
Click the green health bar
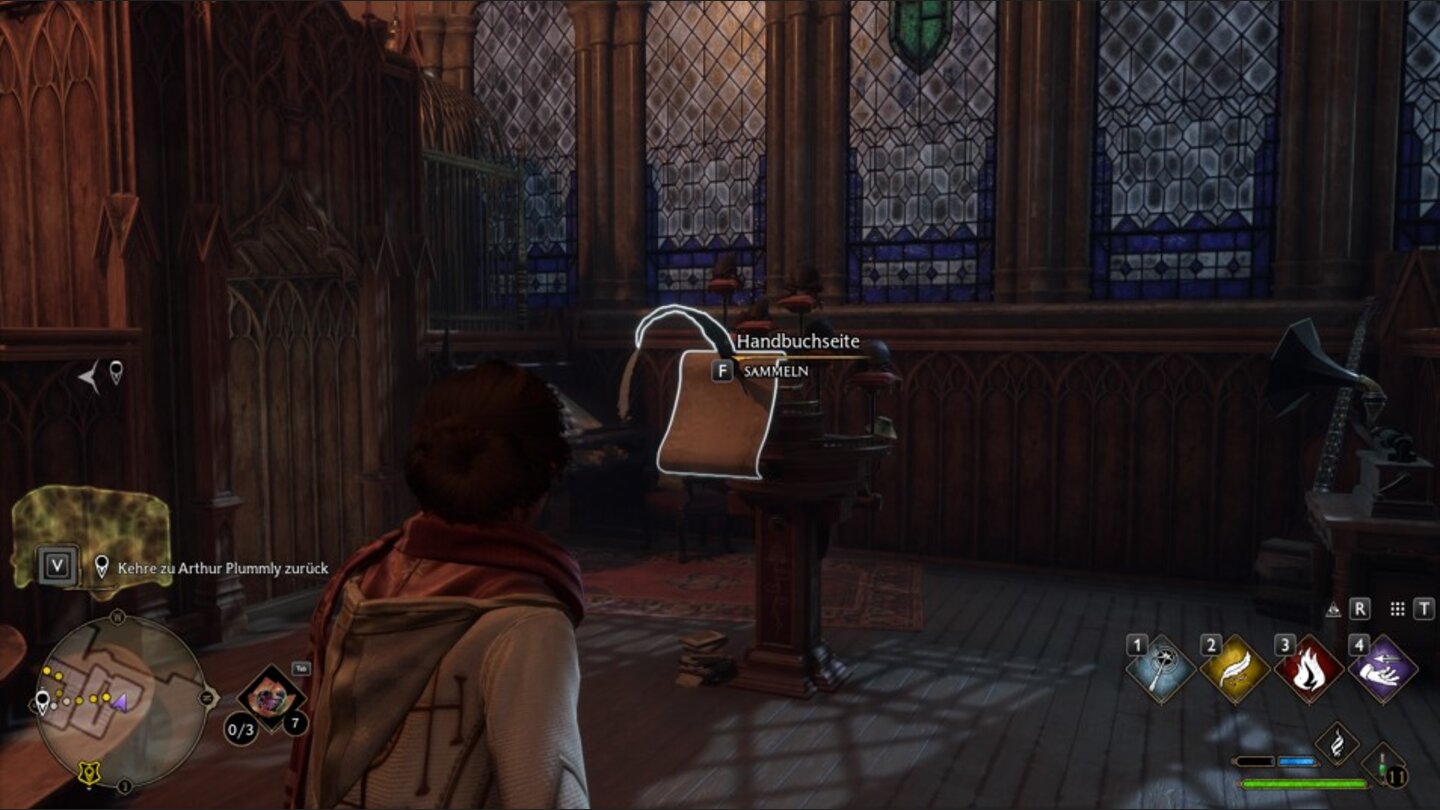click(1305, 783)
